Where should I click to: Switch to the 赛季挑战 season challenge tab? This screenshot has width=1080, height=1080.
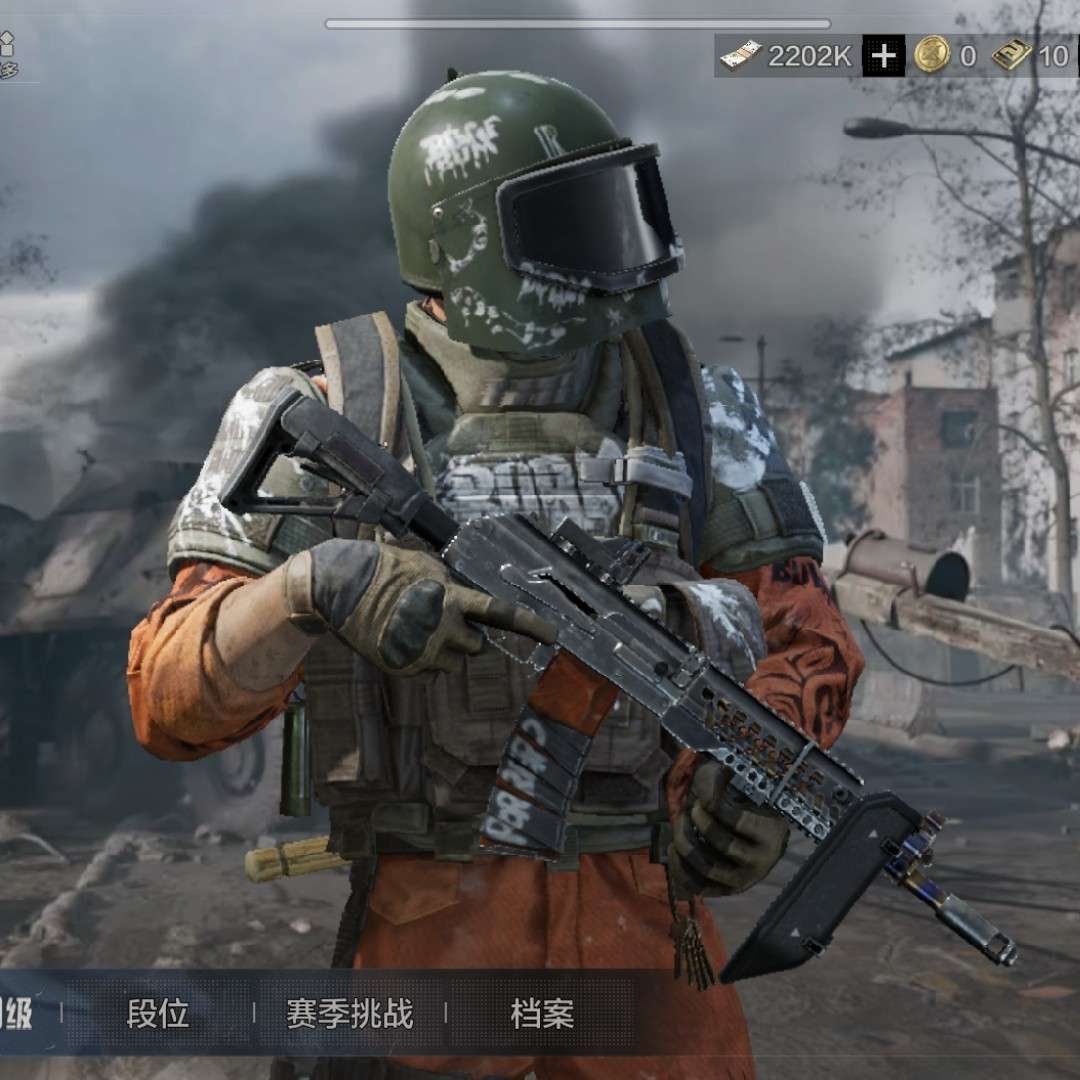[x=349, y=1014]
